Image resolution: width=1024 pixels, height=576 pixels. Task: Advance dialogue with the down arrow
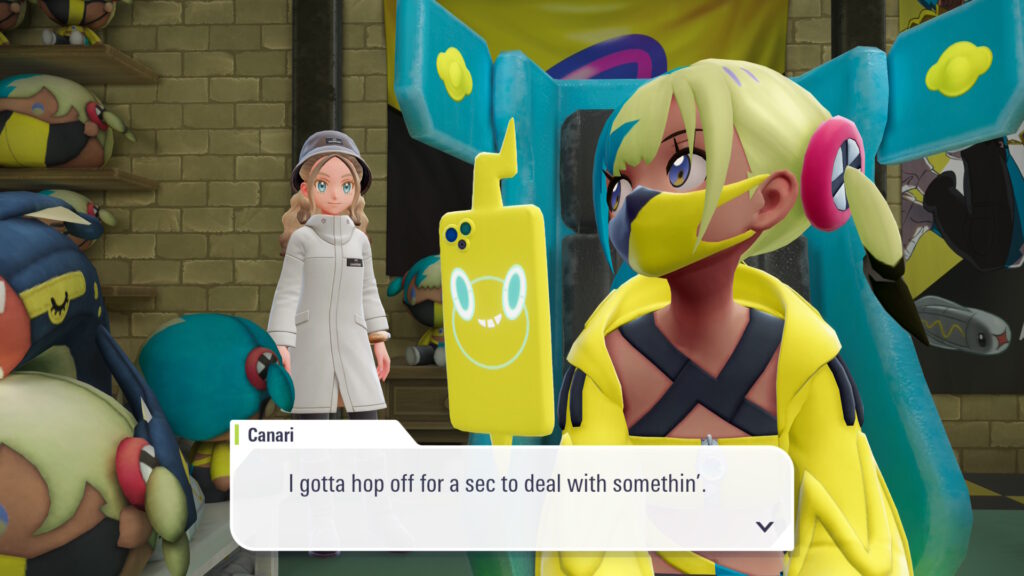(x=765, y=526)
